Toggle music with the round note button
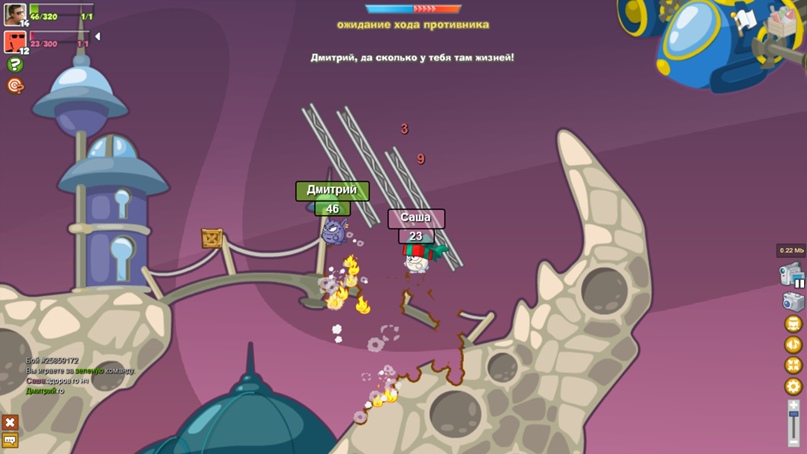This screenshot has height=454, width=807. tap(793, 345)
